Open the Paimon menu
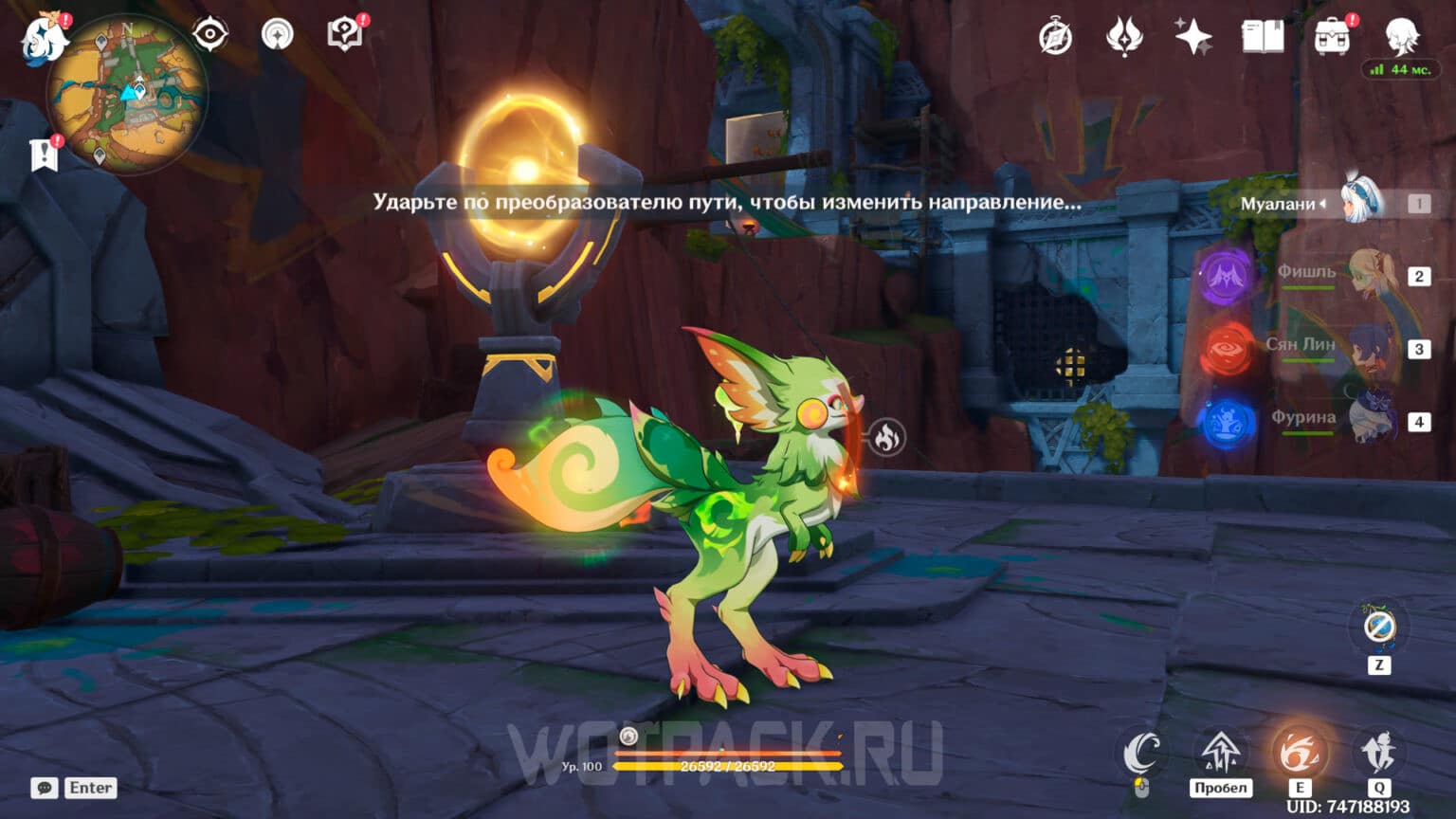 (44, 38)
